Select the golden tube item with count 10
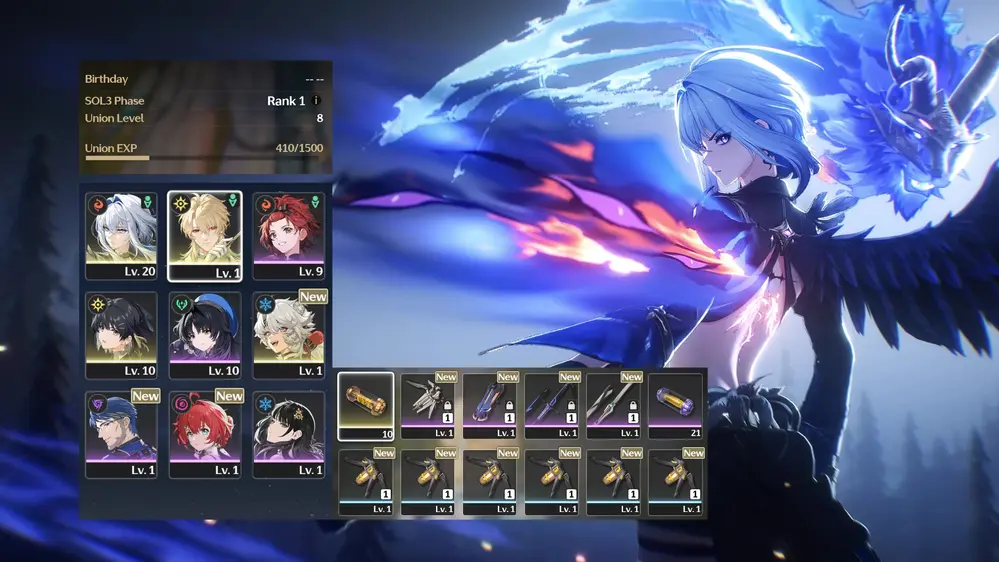 pyautogui.click(x=366, y=405)
